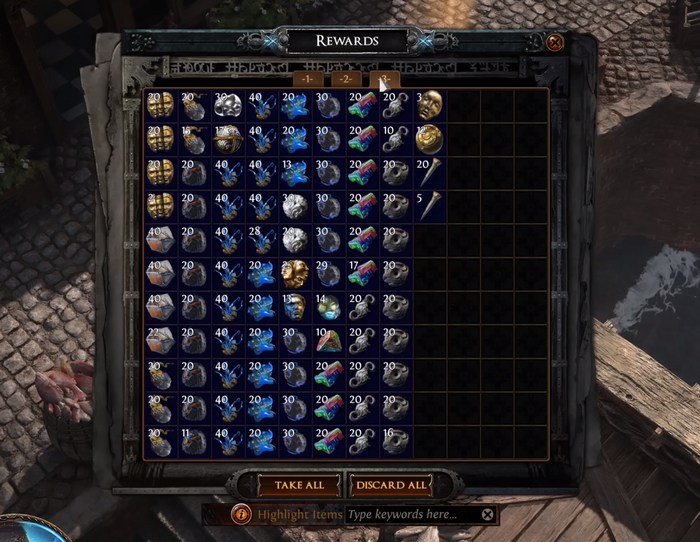
Task: Take the spike stack of 20
Action: click(430, 173)
